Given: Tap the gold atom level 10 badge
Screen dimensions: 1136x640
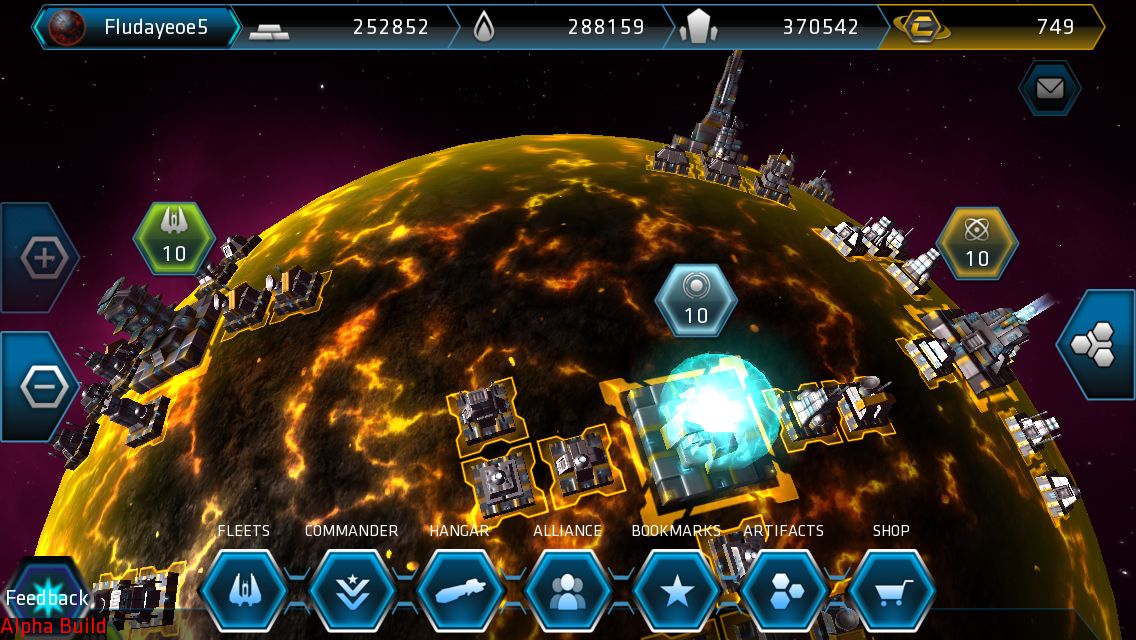Looking at the screenshot, I should pos(977,243).
